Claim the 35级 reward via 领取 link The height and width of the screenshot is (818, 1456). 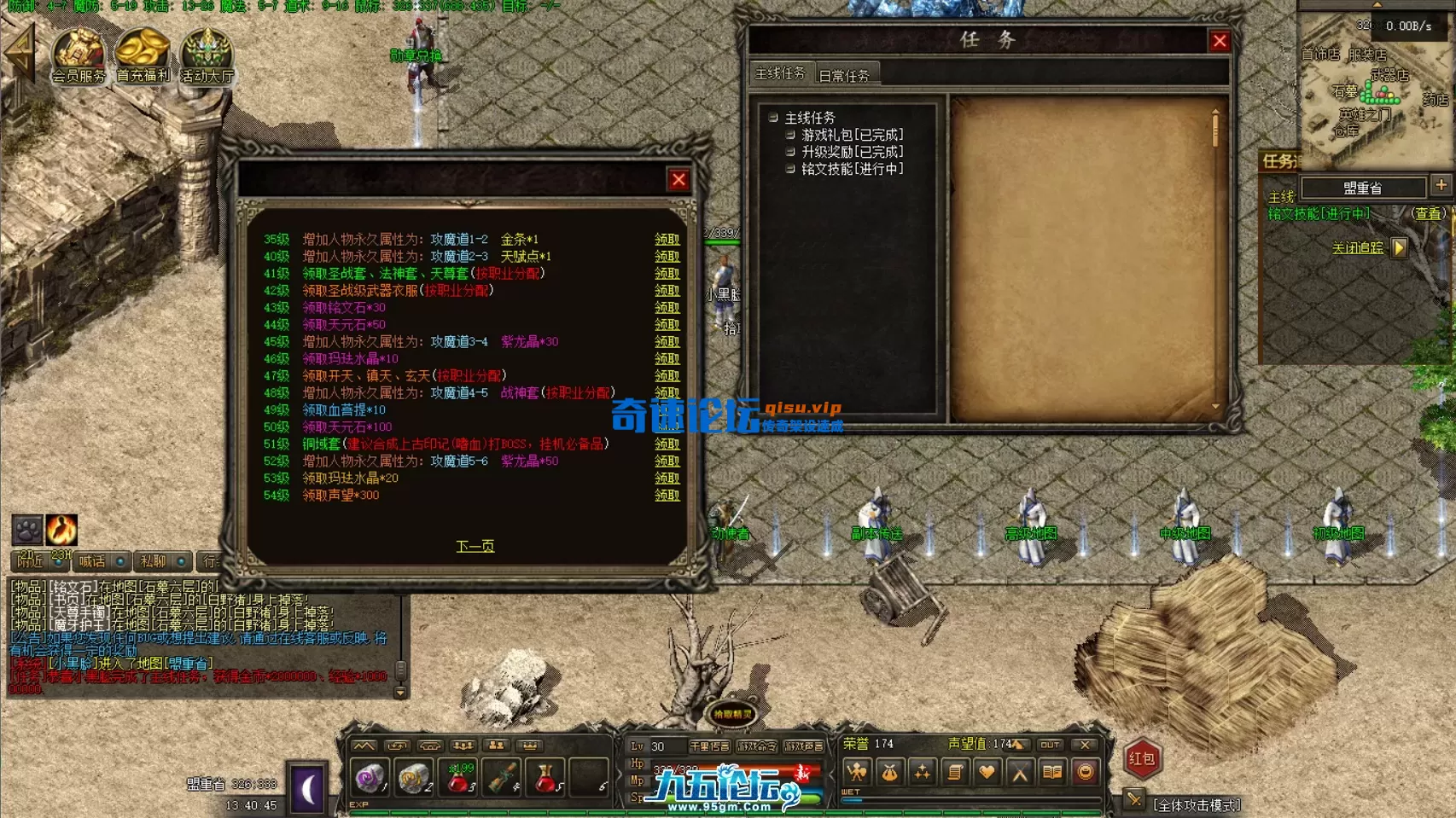tap(667, 241)
